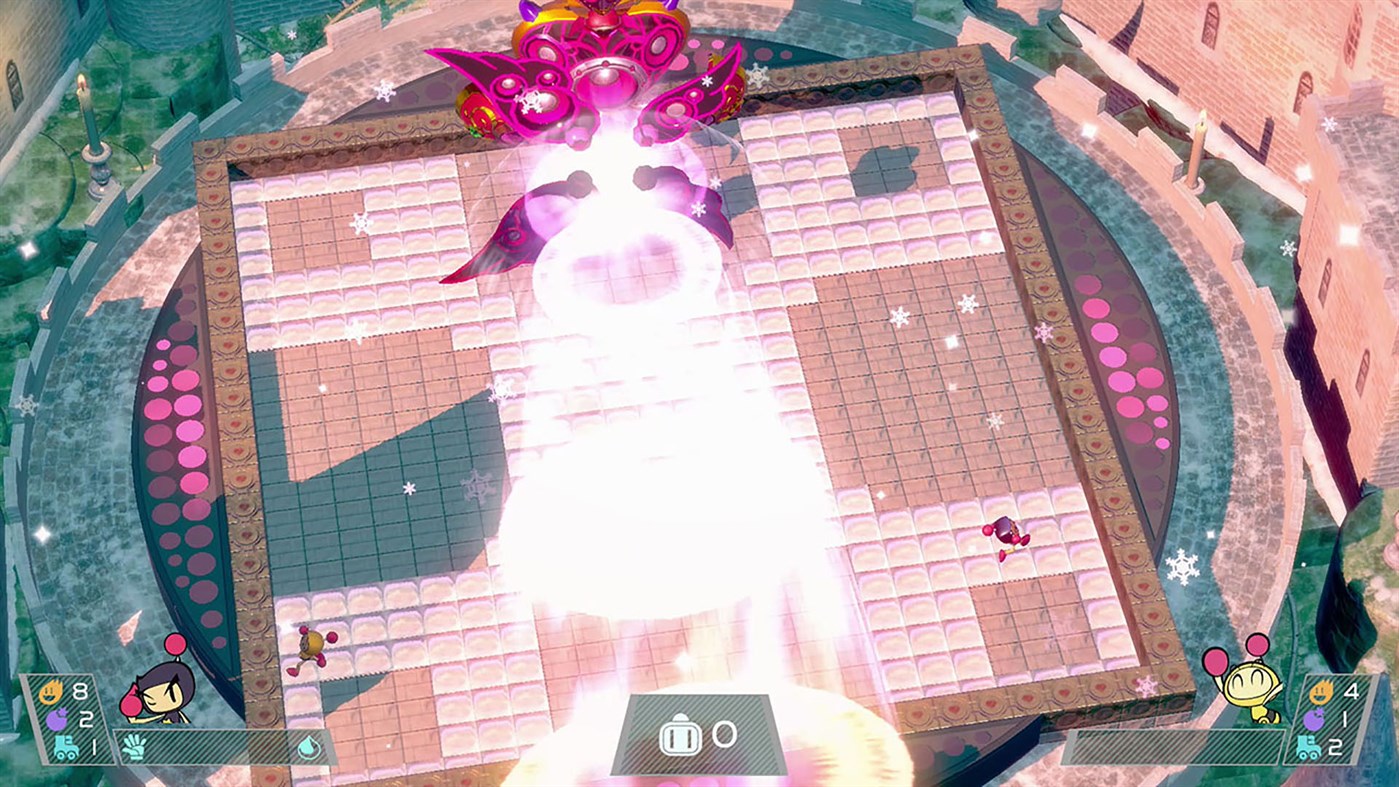Viewport: 1399px width, 787px height.
Task: Click the purple bomb-up icon on Black Bomber's panel
Action: click(56, 718)
